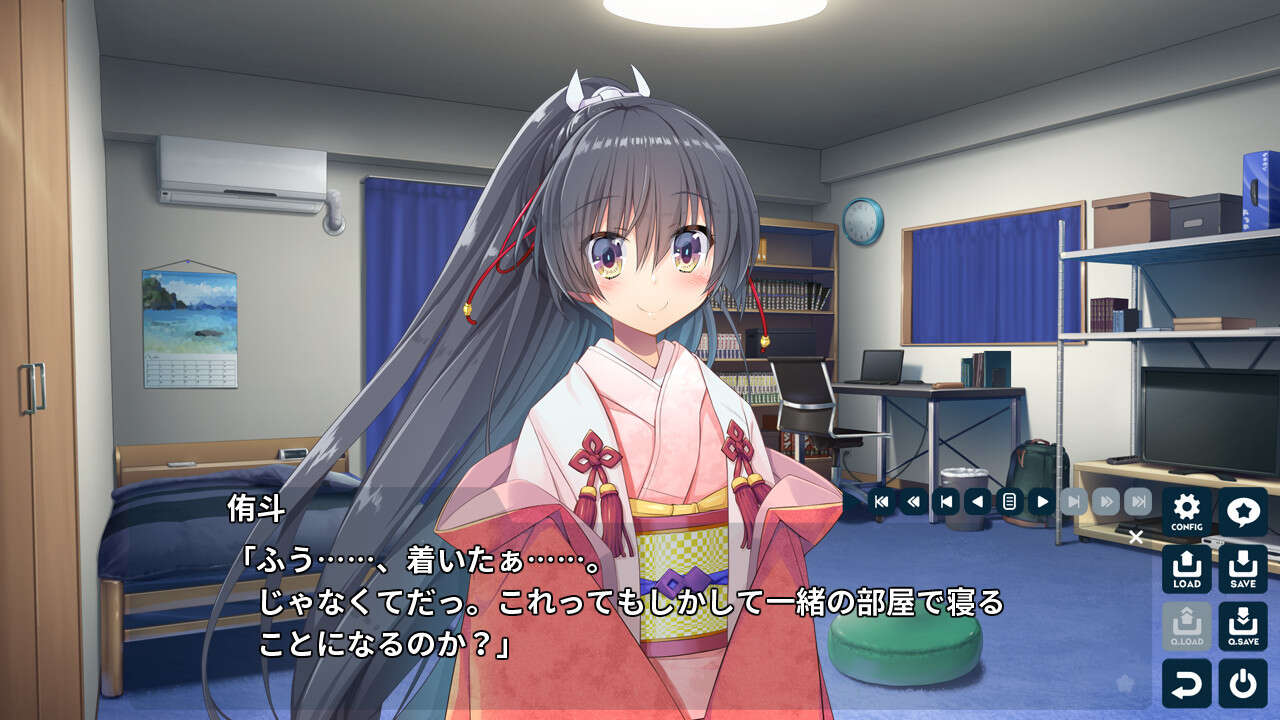Viewport: 1280px width, 720px height.
Task: Click the greyed double-arrow-and-bar jump-forward button
Action: [1137, 501]
